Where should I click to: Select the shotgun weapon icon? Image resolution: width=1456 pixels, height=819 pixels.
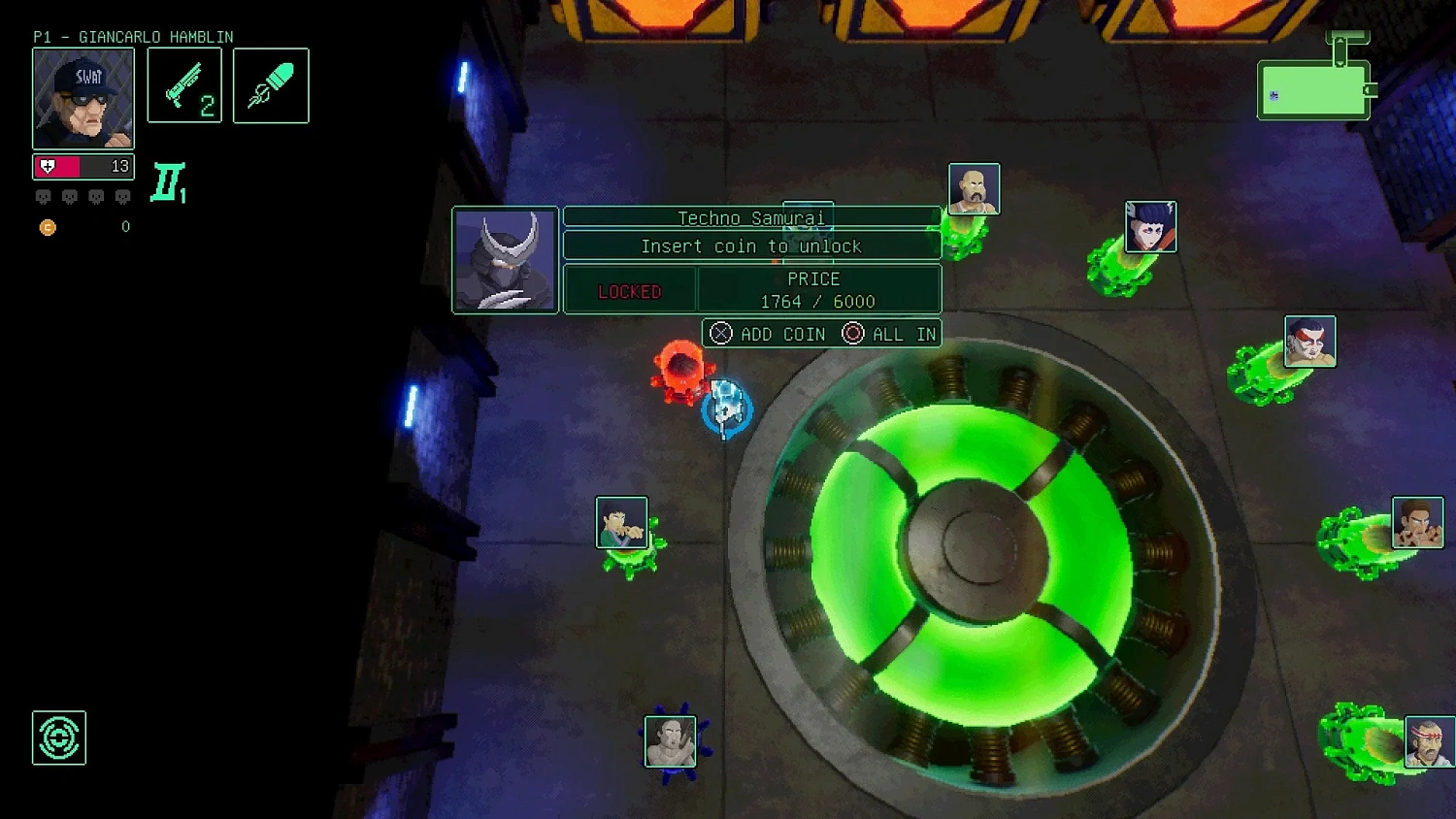tap(184, 85)
